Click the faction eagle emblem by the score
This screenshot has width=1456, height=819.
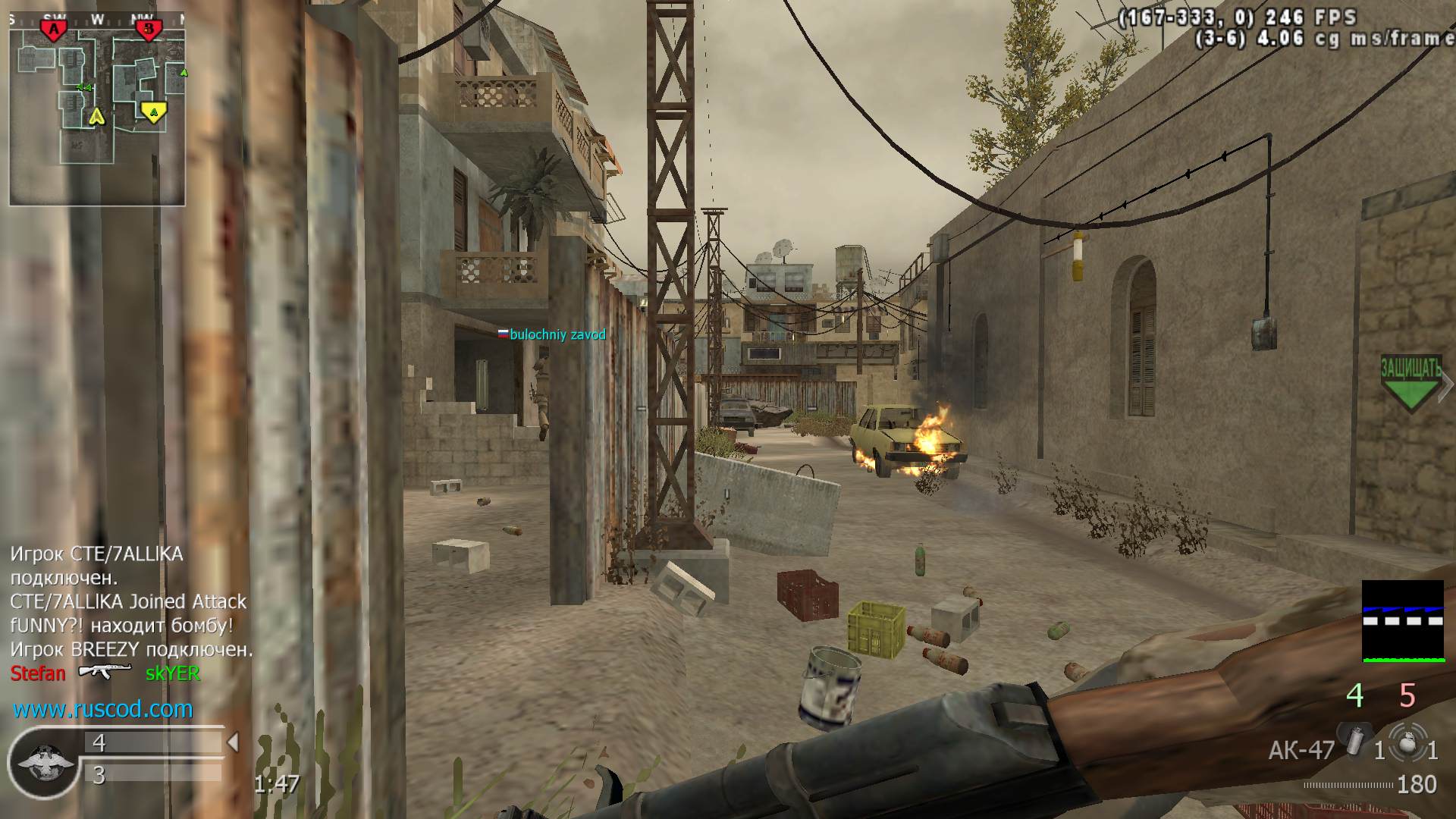pyautogui.click(x=45, y=761)
